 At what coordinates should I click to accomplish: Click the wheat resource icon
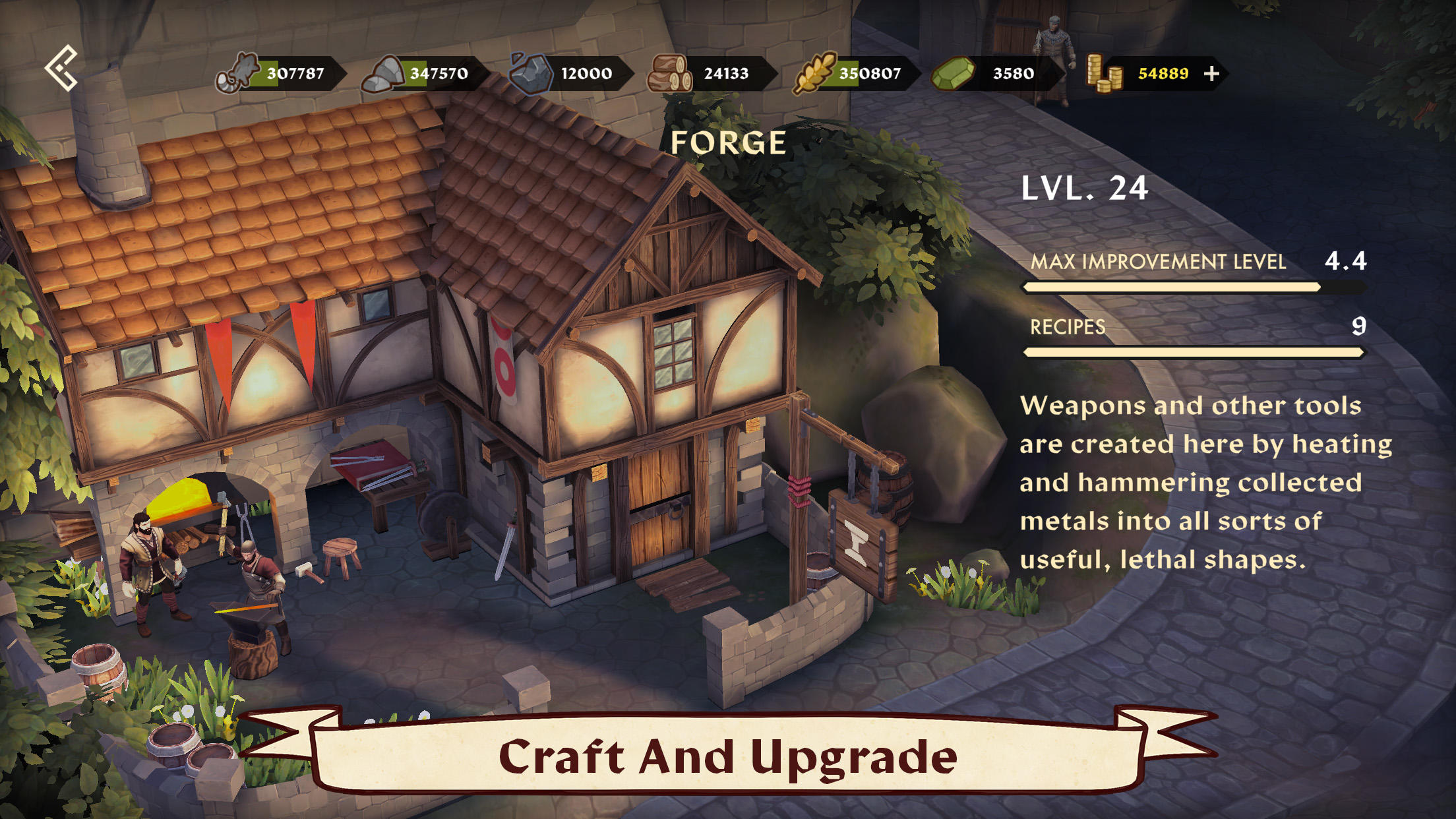[814, 73]
